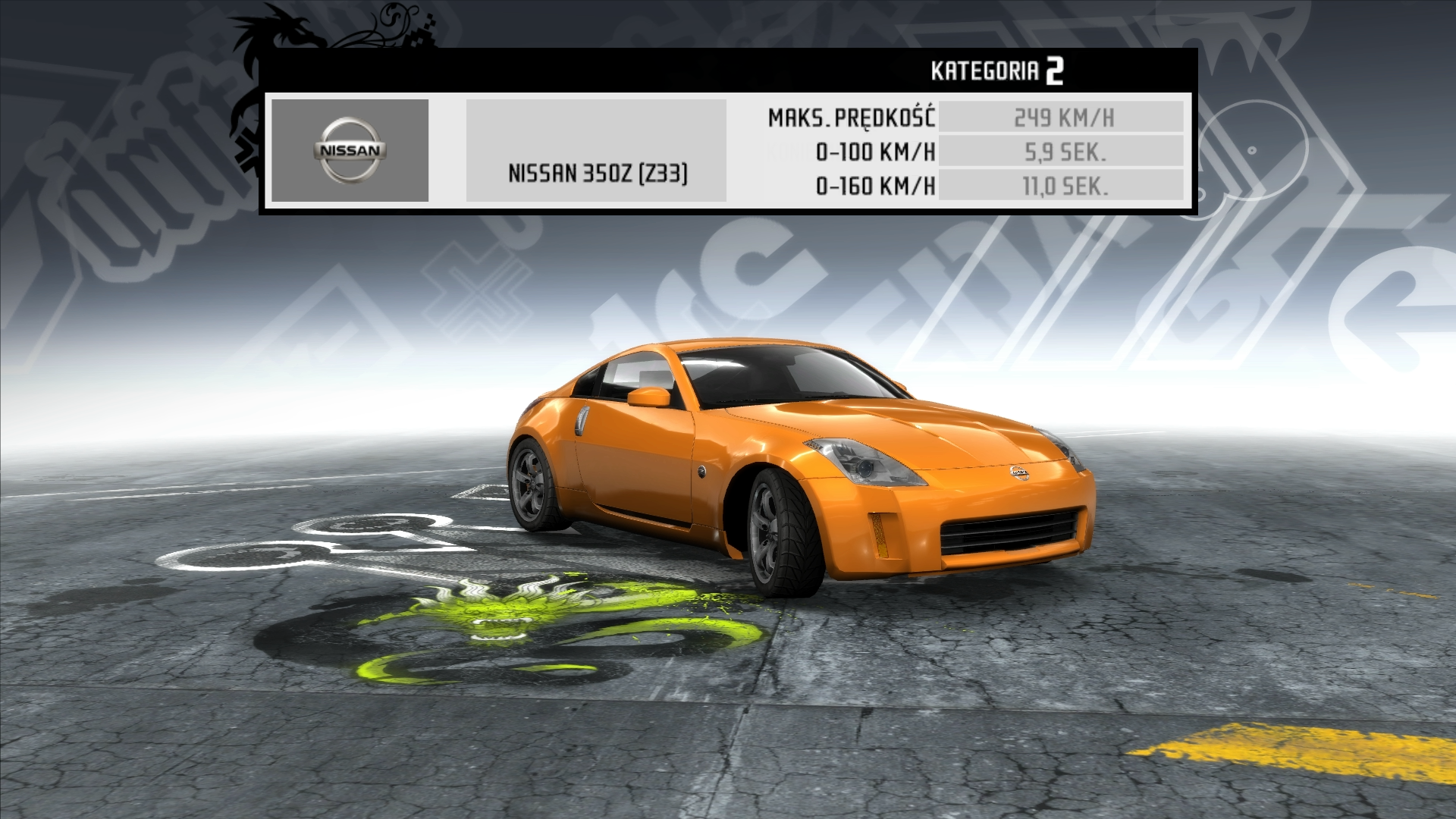1456x819 pixels.
Task: Select the Nissan manufacturer logo tile
Action: tap(350, 150)
